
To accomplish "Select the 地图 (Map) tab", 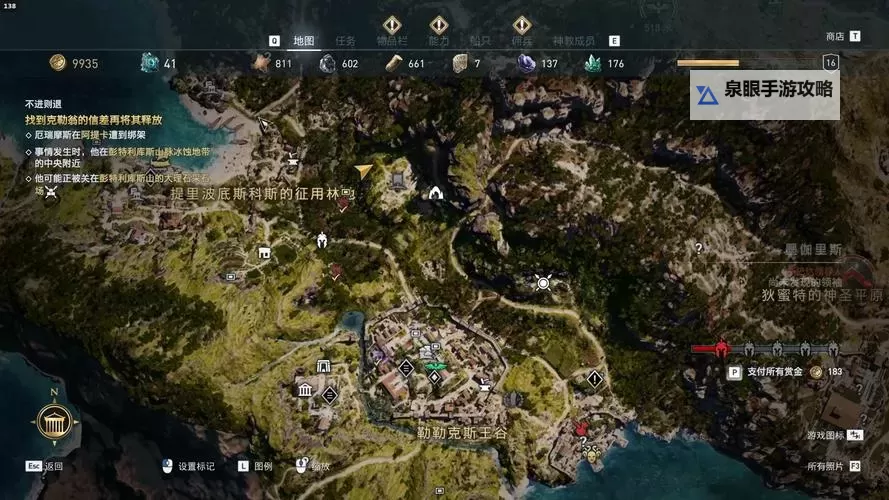I will [x=304, y=41].
